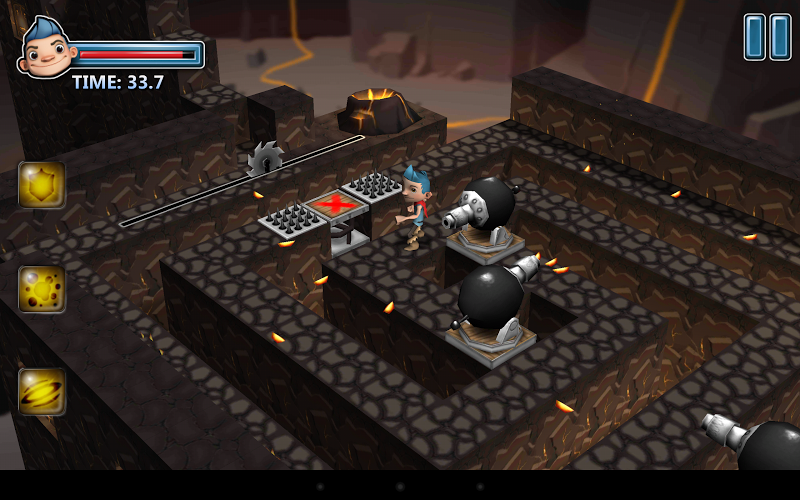The image size is (800, 500).
Task: Pause the game with the top-right button
Action: pos(767,37)
